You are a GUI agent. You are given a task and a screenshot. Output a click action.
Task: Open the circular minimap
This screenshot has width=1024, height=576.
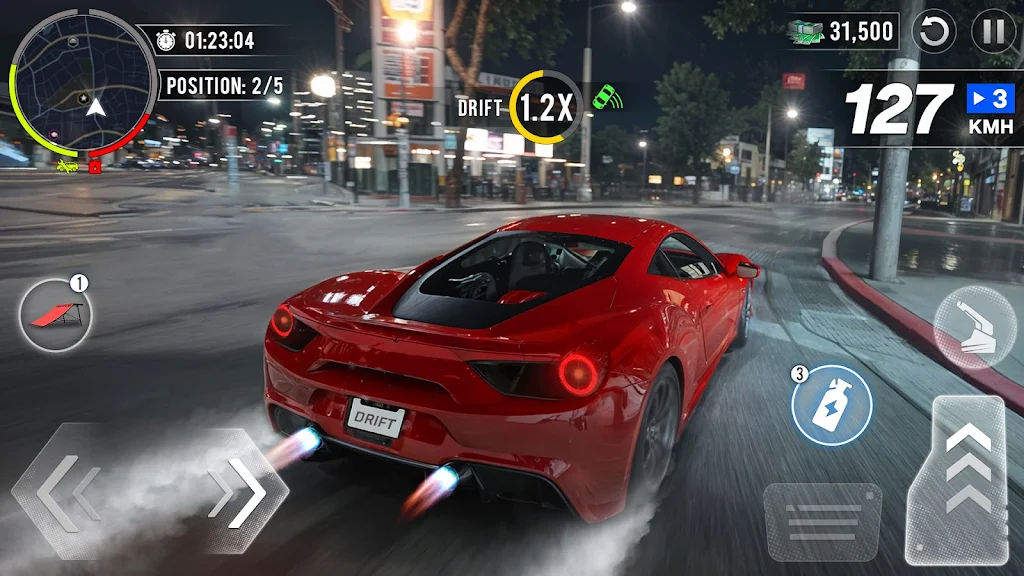coord(84,83)
